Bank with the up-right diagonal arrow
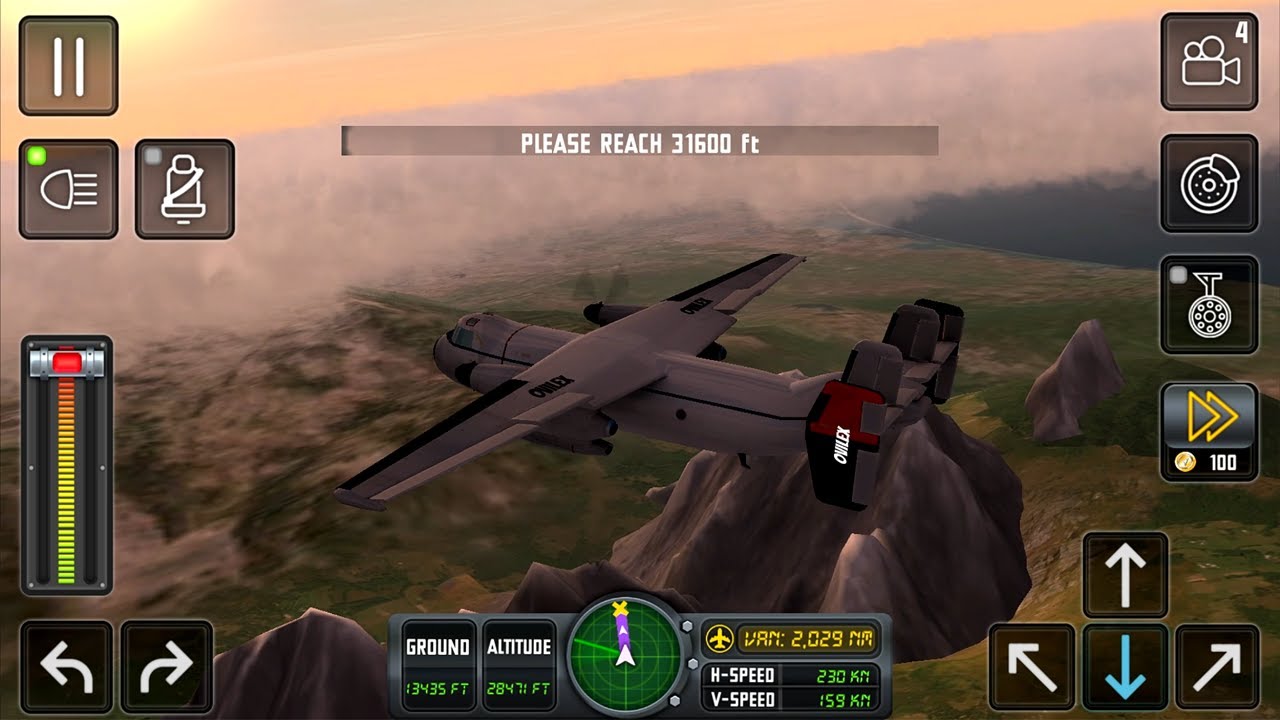 (x=1217, y=667)
